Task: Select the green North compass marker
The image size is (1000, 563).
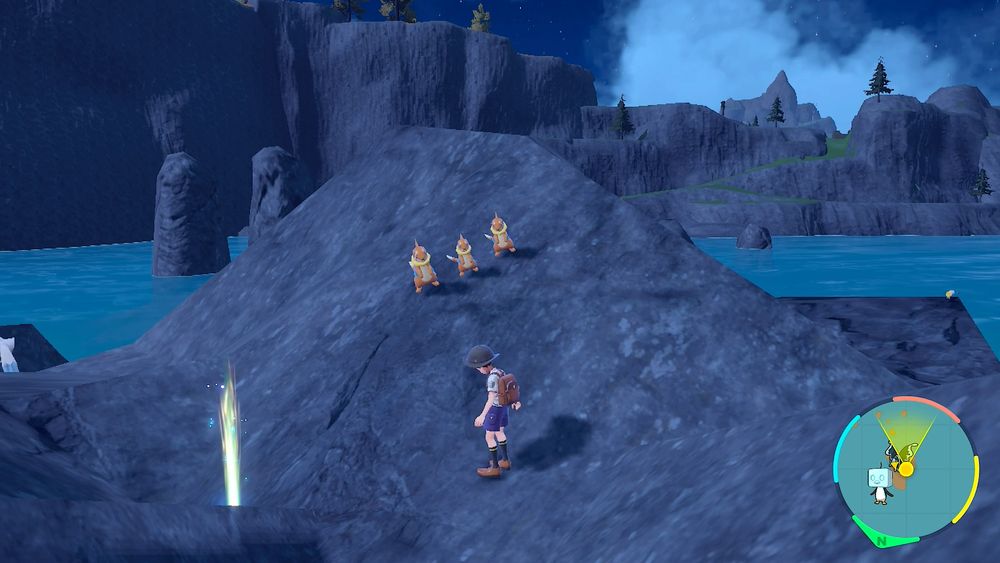Action: click(883, 539)
